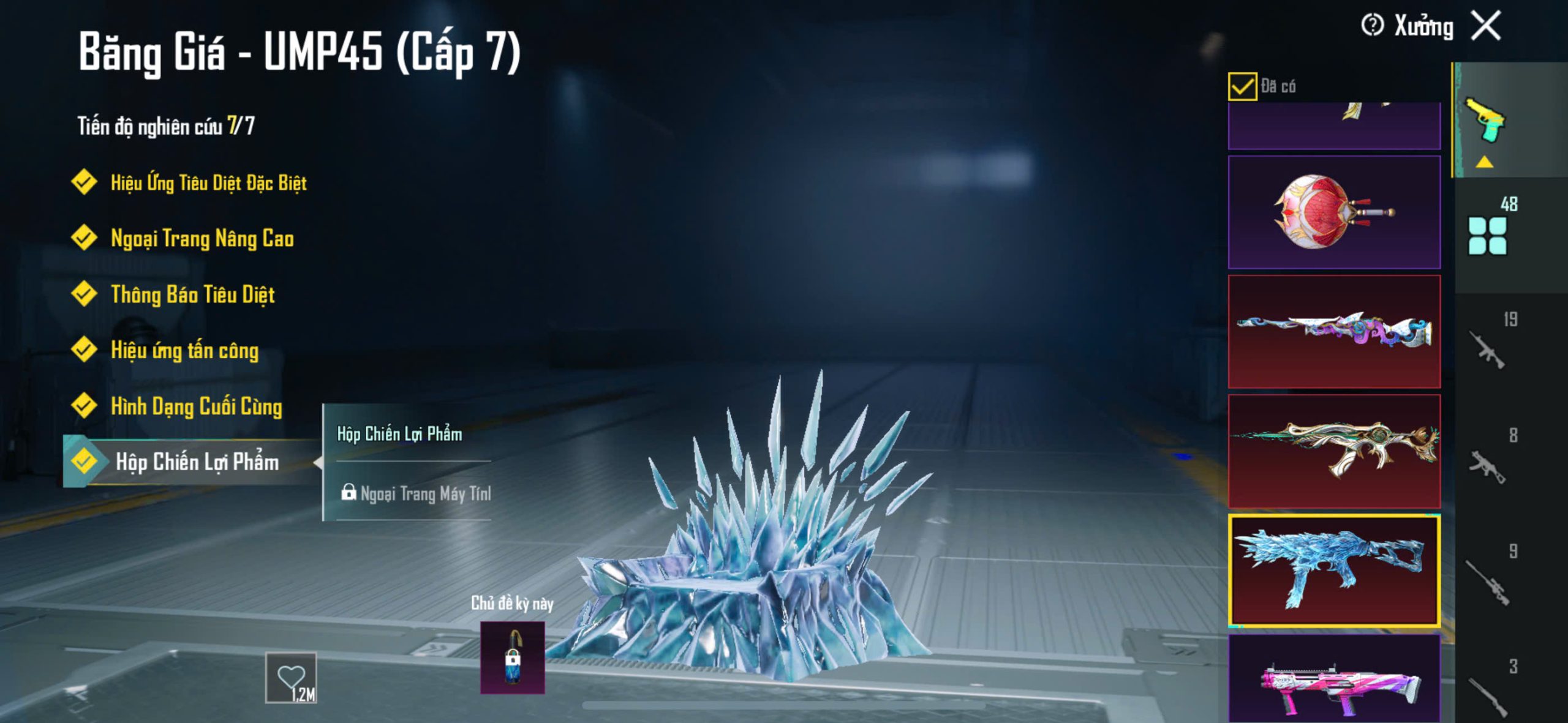Choose the gold ornate rifle skin thumbnail

point(1334,451)
